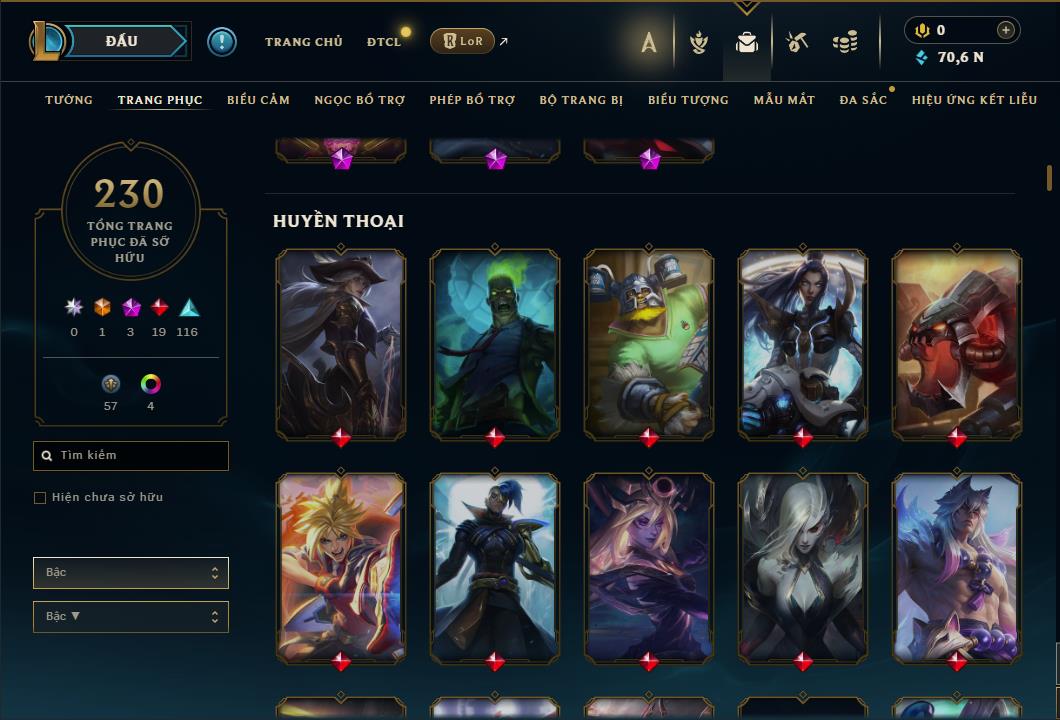Open the PHÉP BỔ TRỢ tab
The width and height of the screenshot is (1060, 720).
pos(472,100)
